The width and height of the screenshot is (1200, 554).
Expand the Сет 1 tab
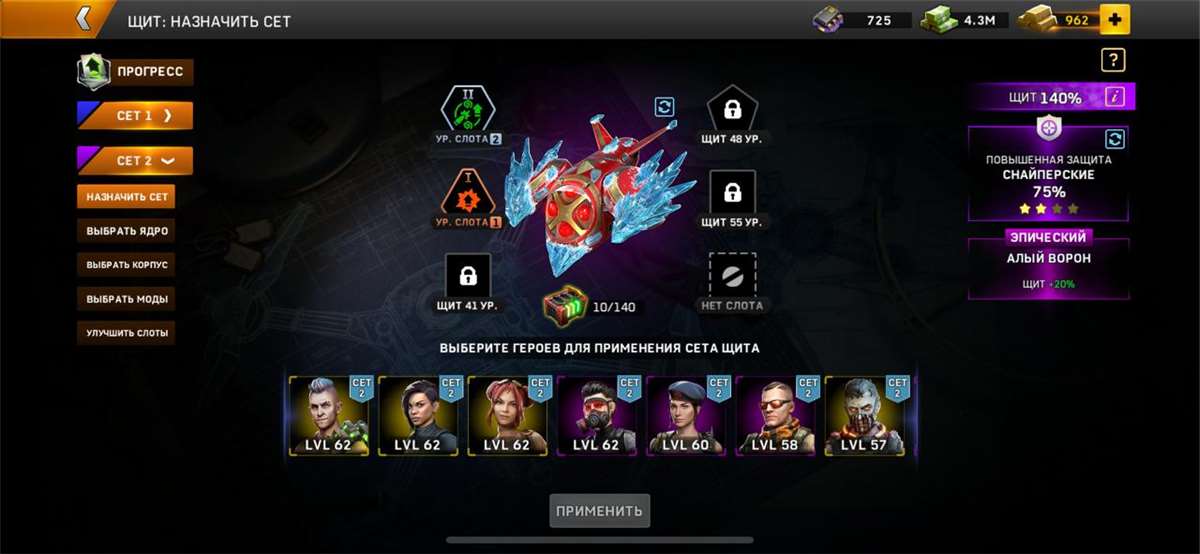(x=135, y=116)
